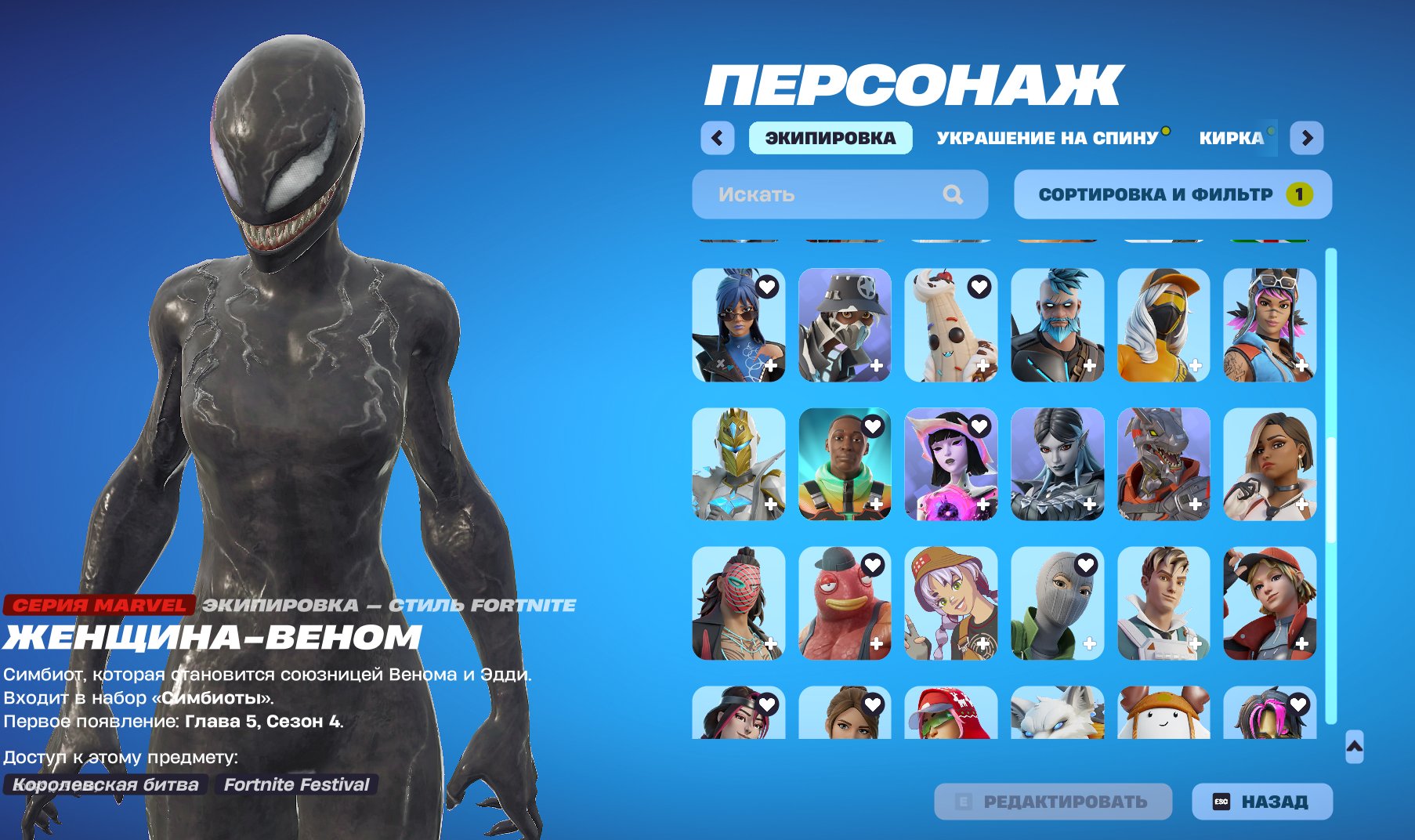Click the filter count badge showing 1

[x=1302, y=194]
